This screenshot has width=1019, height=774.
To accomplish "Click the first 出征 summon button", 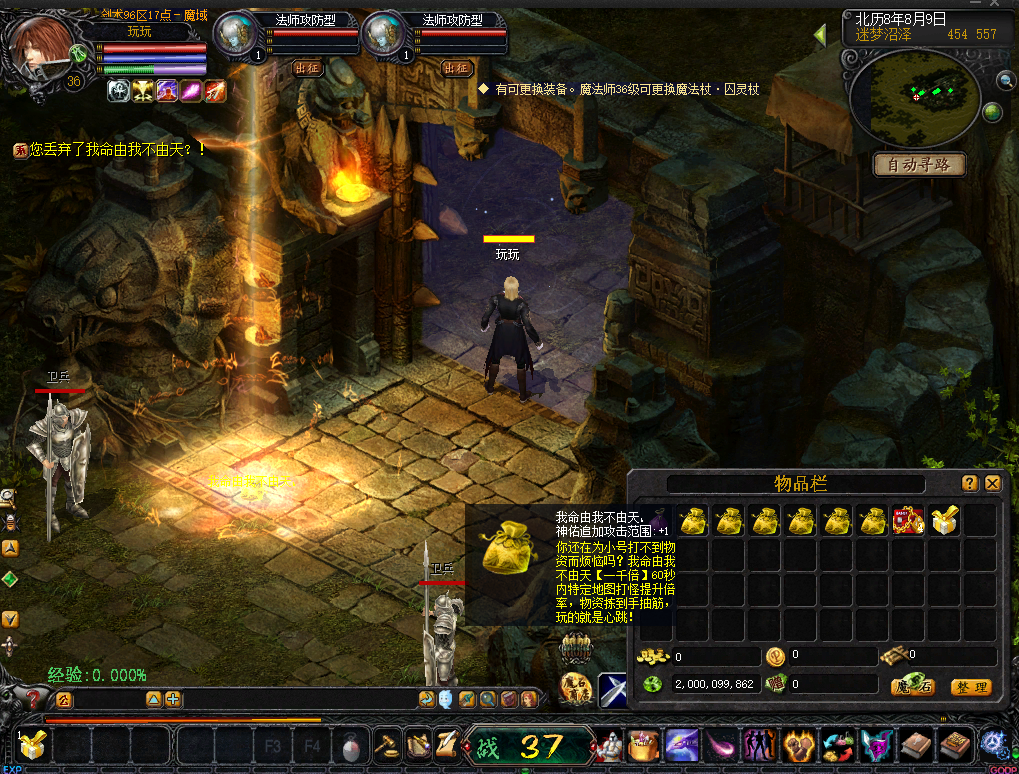I will (308, 68).
